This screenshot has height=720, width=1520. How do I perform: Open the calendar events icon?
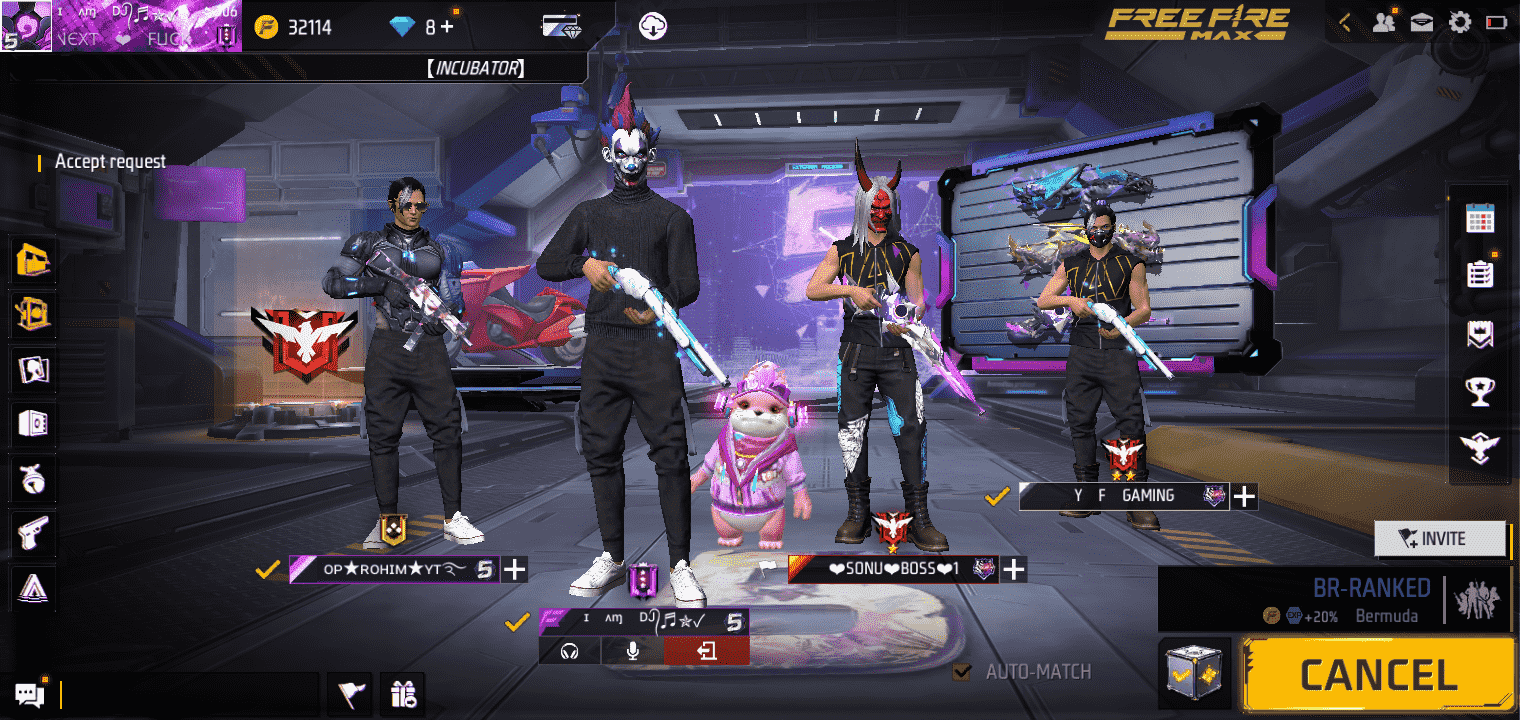1479,218
